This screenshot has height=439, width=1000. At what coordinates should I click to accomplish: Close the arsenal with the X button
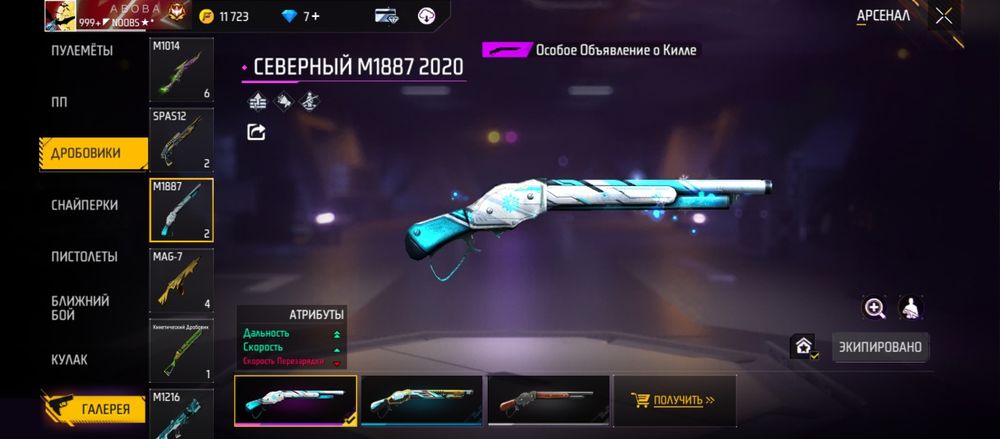click(x=943, y=16)
